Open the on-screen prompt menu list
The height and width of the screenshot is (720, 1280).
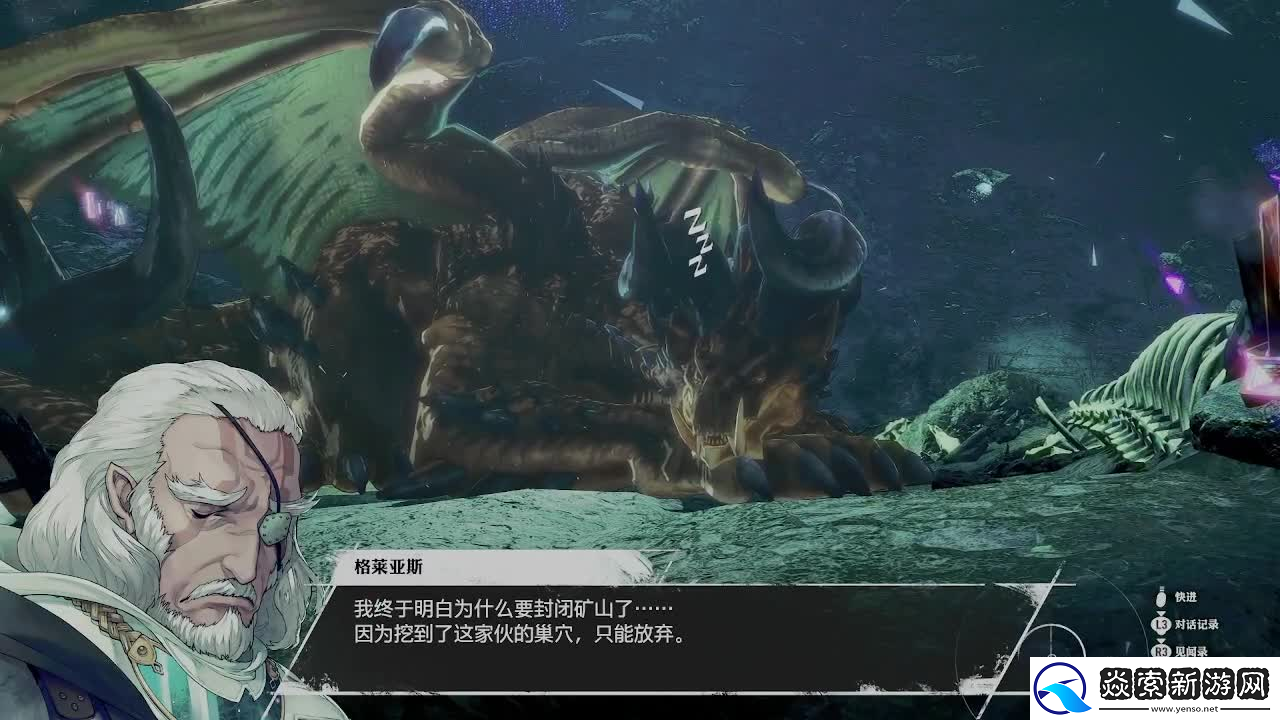tap(1180, 625)
